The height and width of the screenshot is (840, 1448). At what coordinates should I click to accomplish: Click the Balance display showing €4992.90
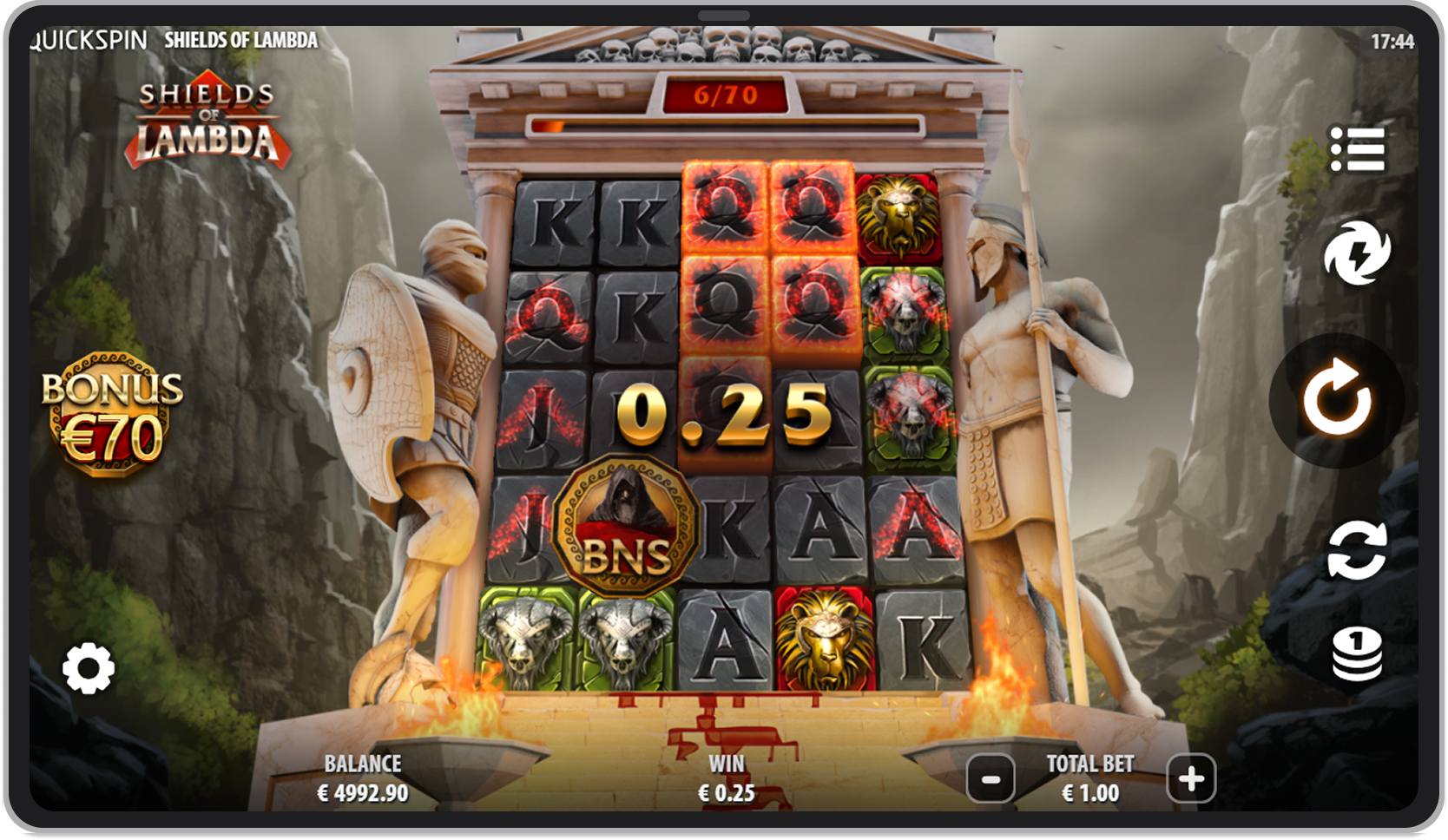tap(363, 778)
